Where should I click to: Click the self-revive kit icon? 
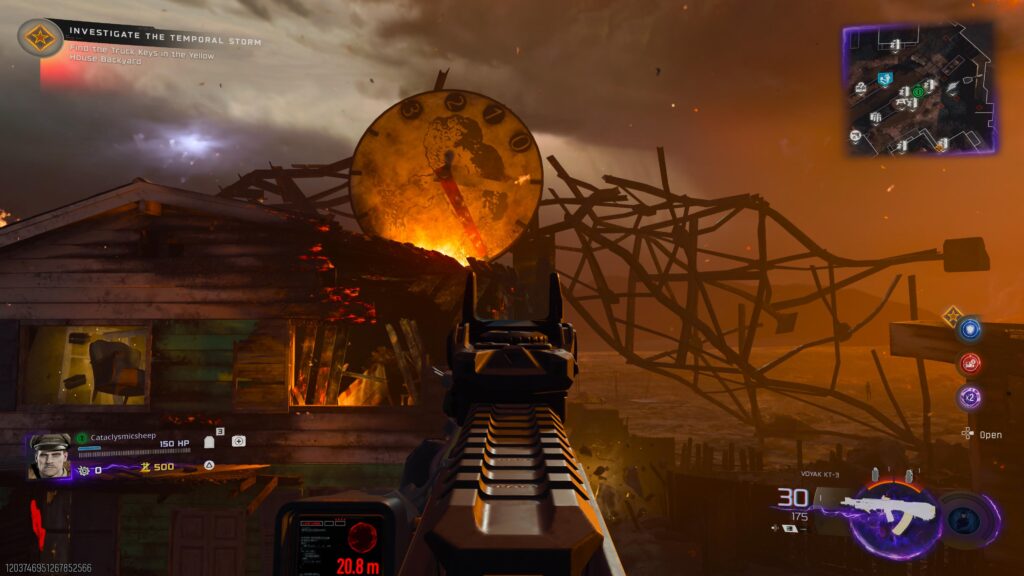pyautogui.click(x=238, y=441)
